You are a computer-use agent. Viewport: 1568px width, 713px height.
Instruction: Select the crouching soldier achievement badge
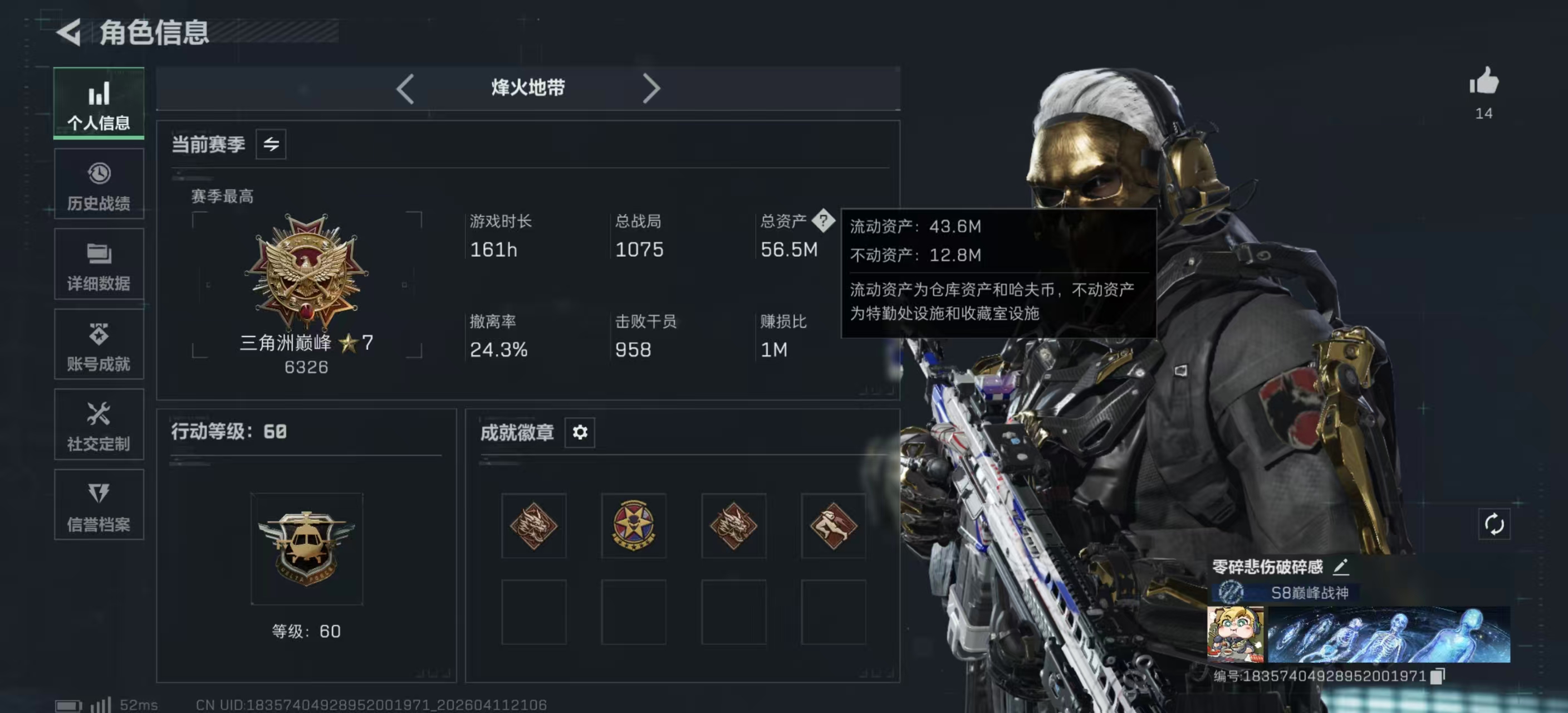point(834,525)
